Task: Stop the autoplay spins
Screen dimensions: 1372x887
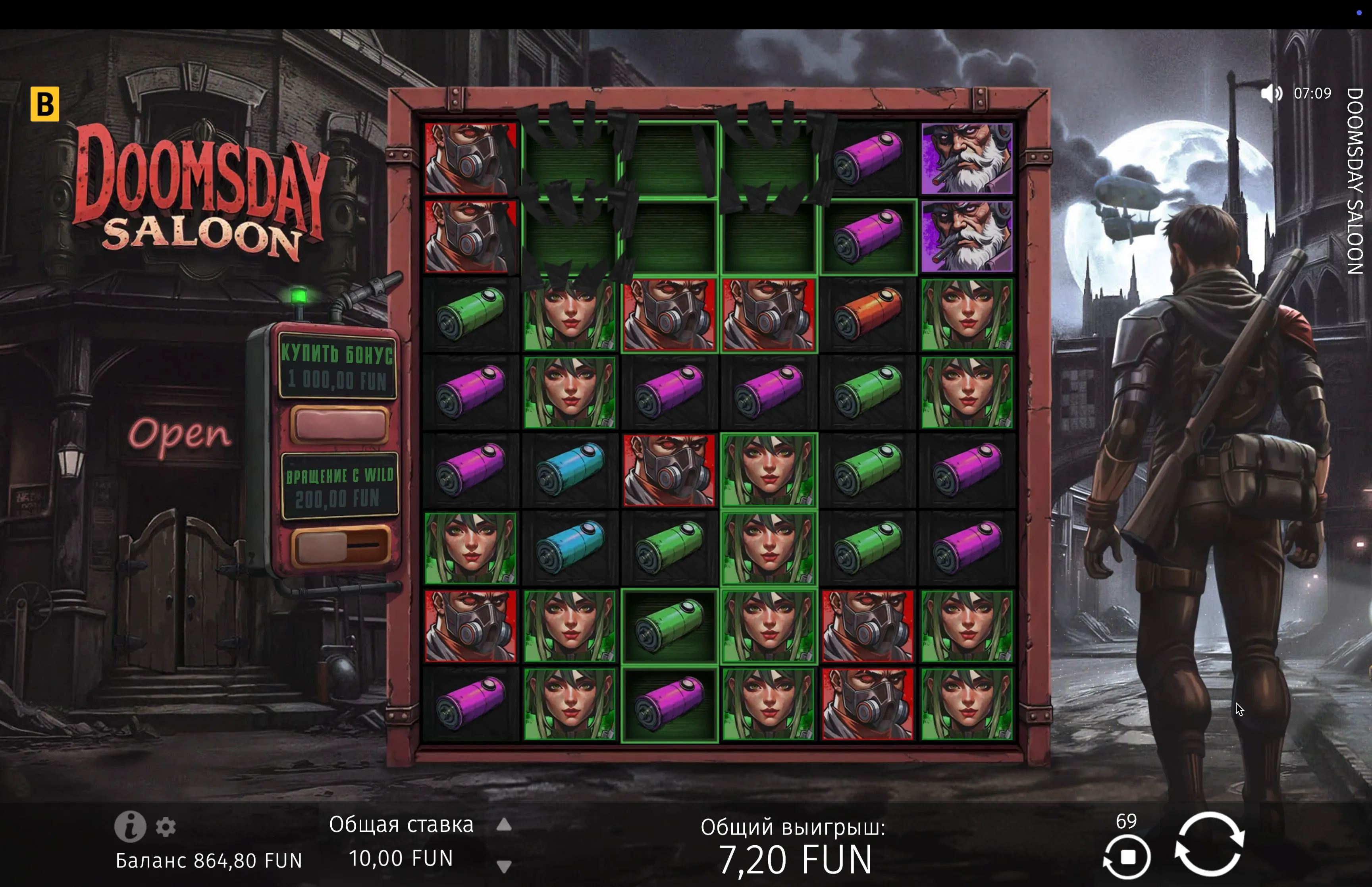Action: pyautogui.click(x=1127, y=858)
